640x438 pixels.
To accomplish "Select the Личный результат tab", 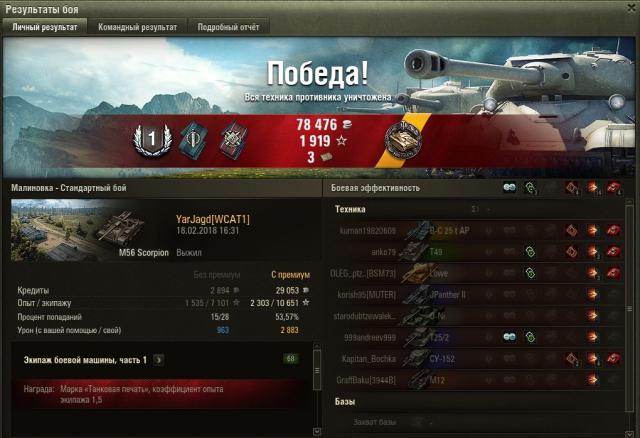I will tap(44, 27).
